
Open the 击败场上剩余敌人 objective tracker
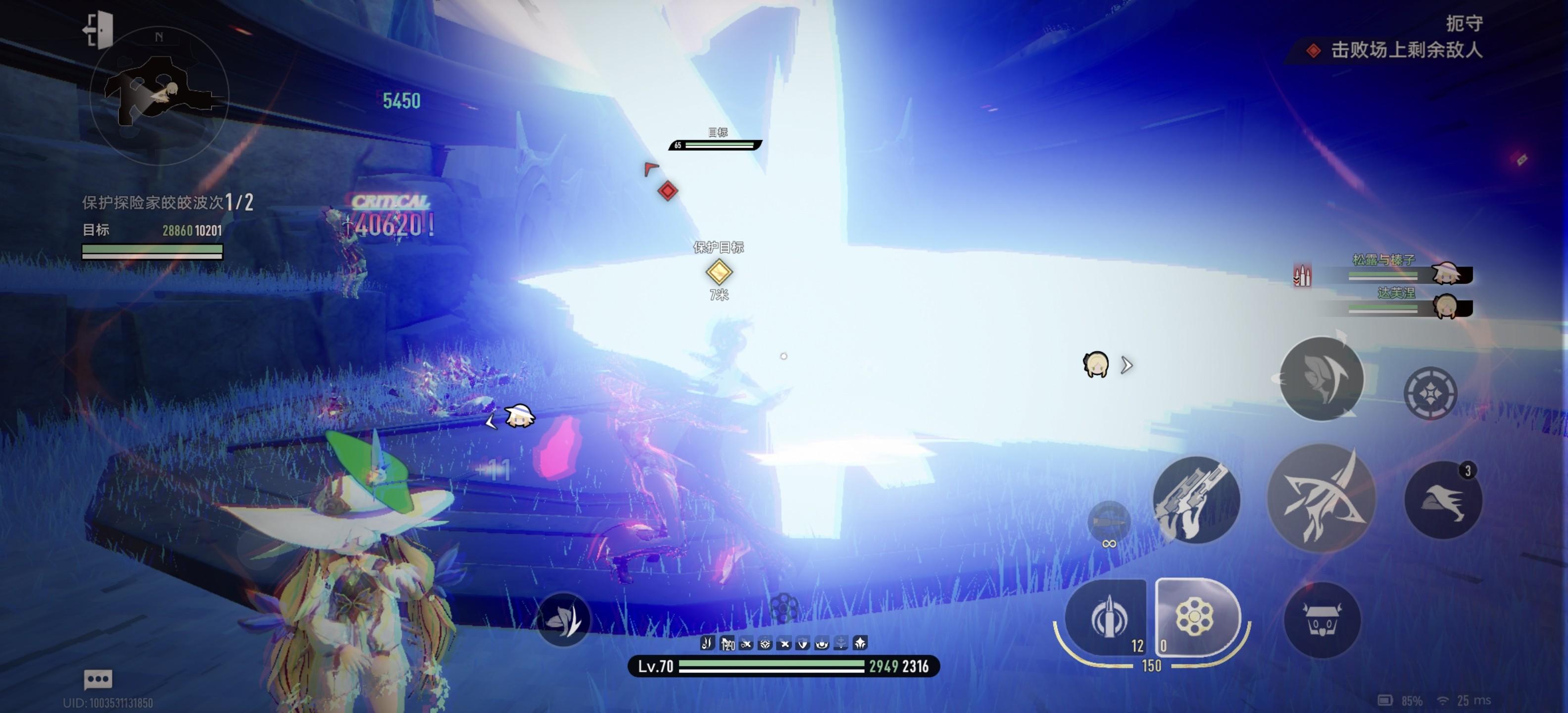(1405, 50)
